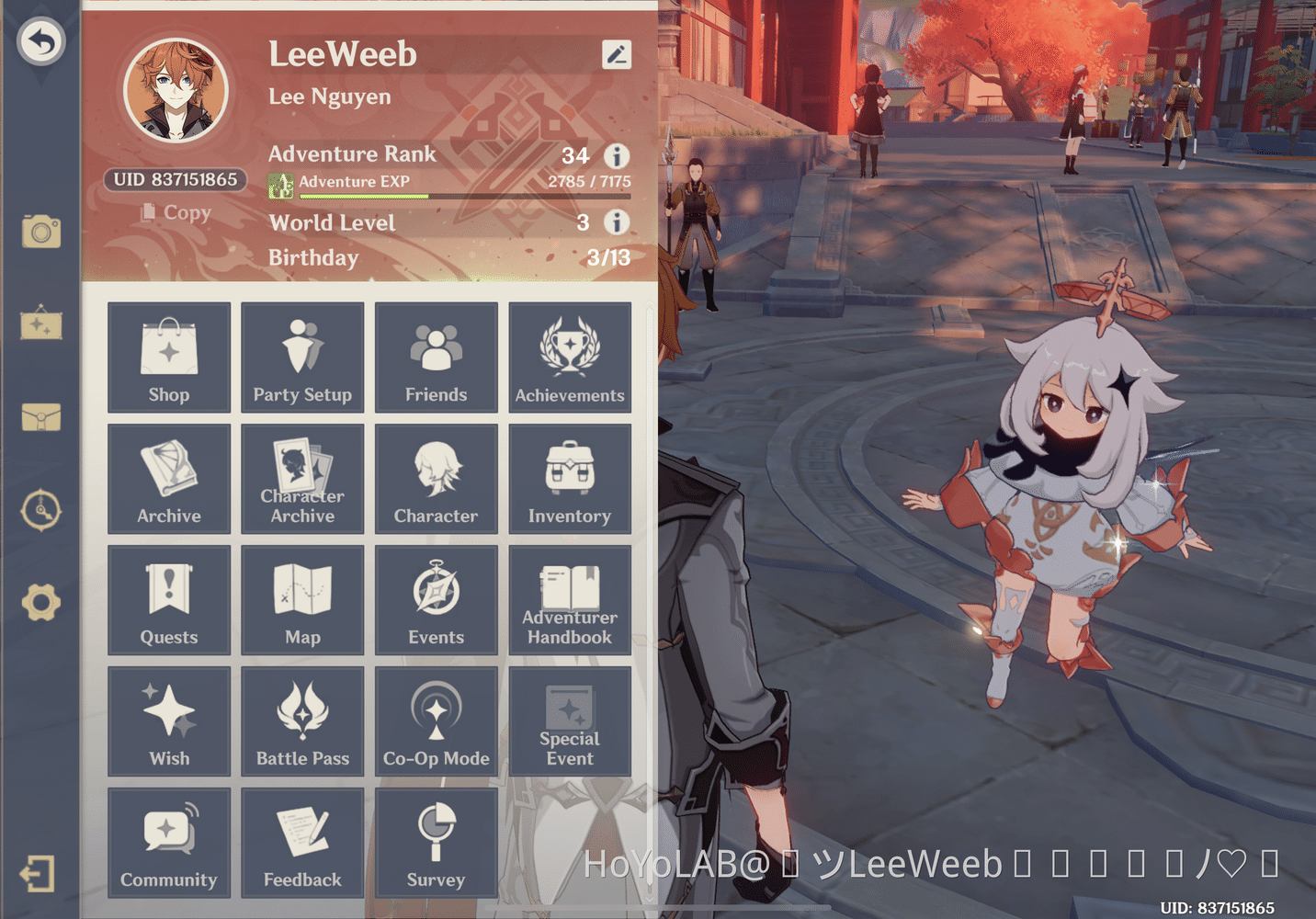
Task: Open the Map
Action: [302, 600]
